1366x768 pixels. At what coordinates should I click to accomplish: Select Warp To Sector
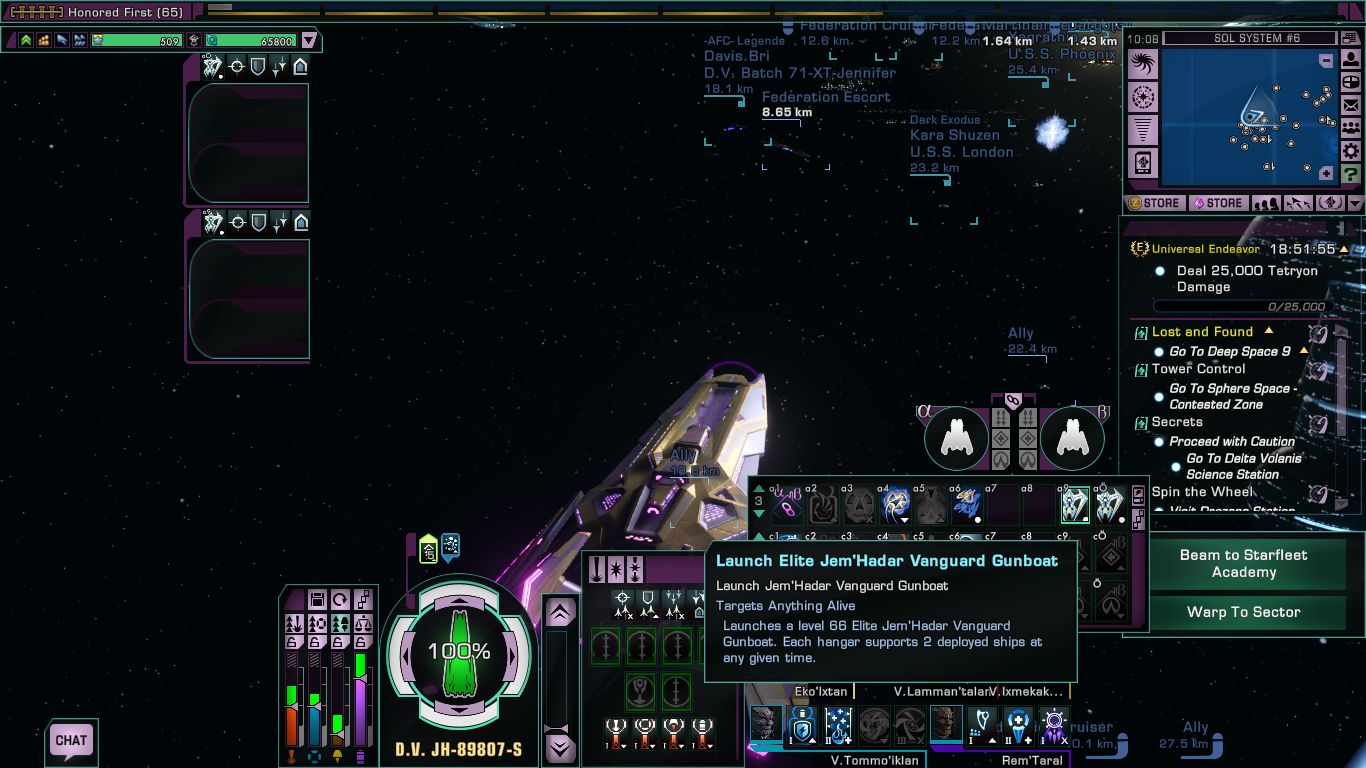point(1243,612)
